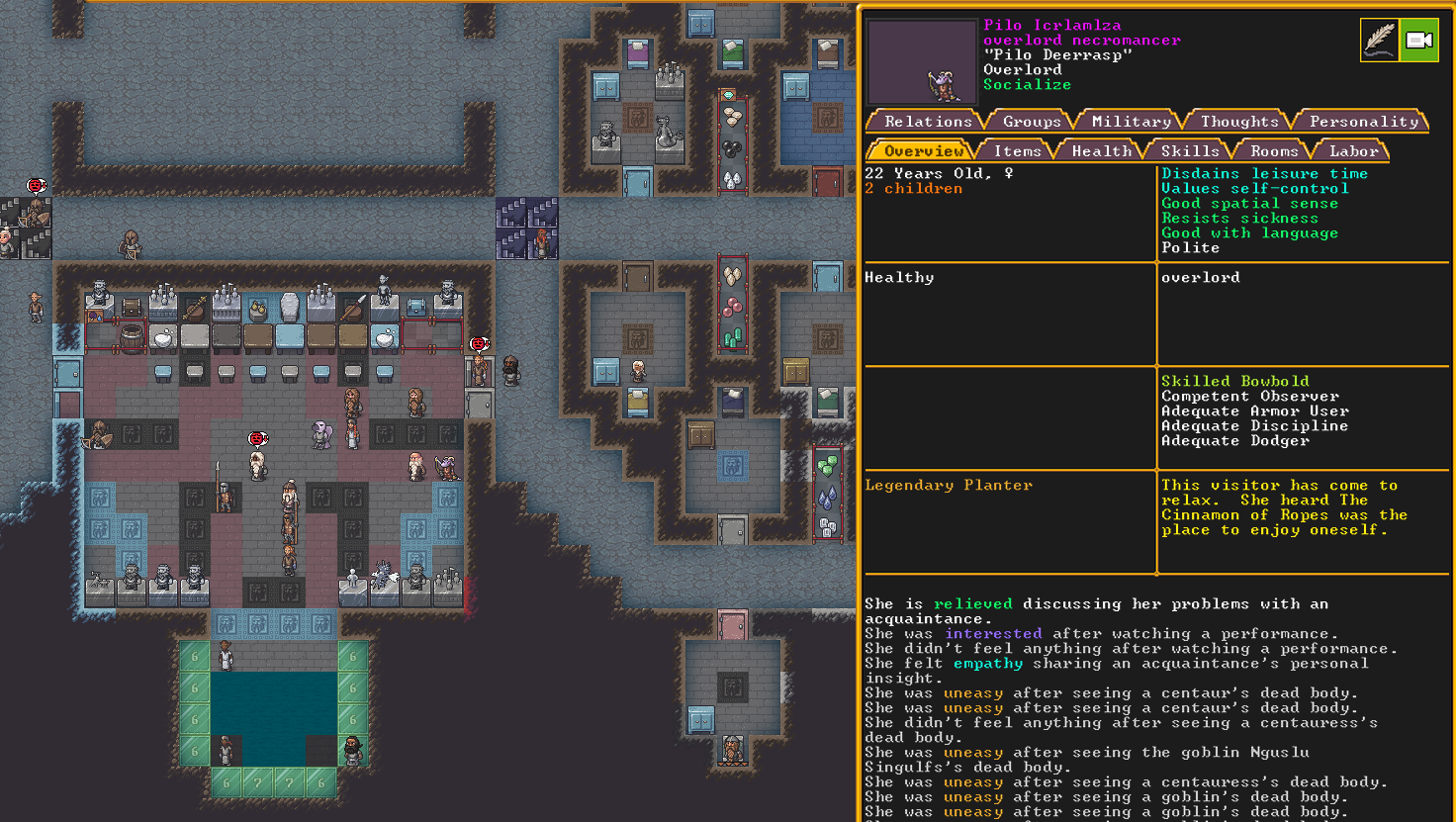The image size is (1456, 822).
Task: Open the "2 children" relations link
Action: 913,188
